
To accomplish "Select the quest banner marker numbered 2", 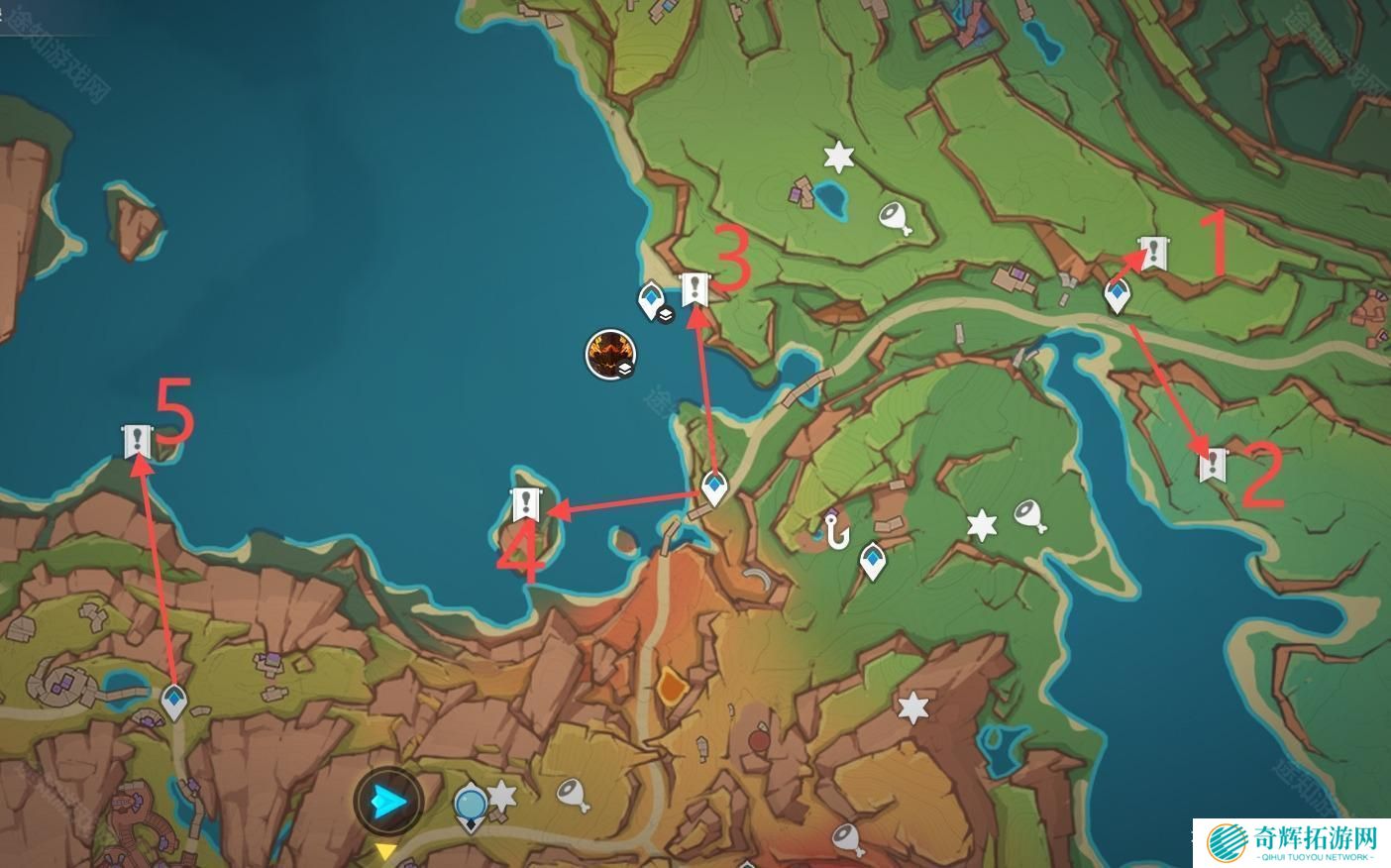I will 1212,465.
